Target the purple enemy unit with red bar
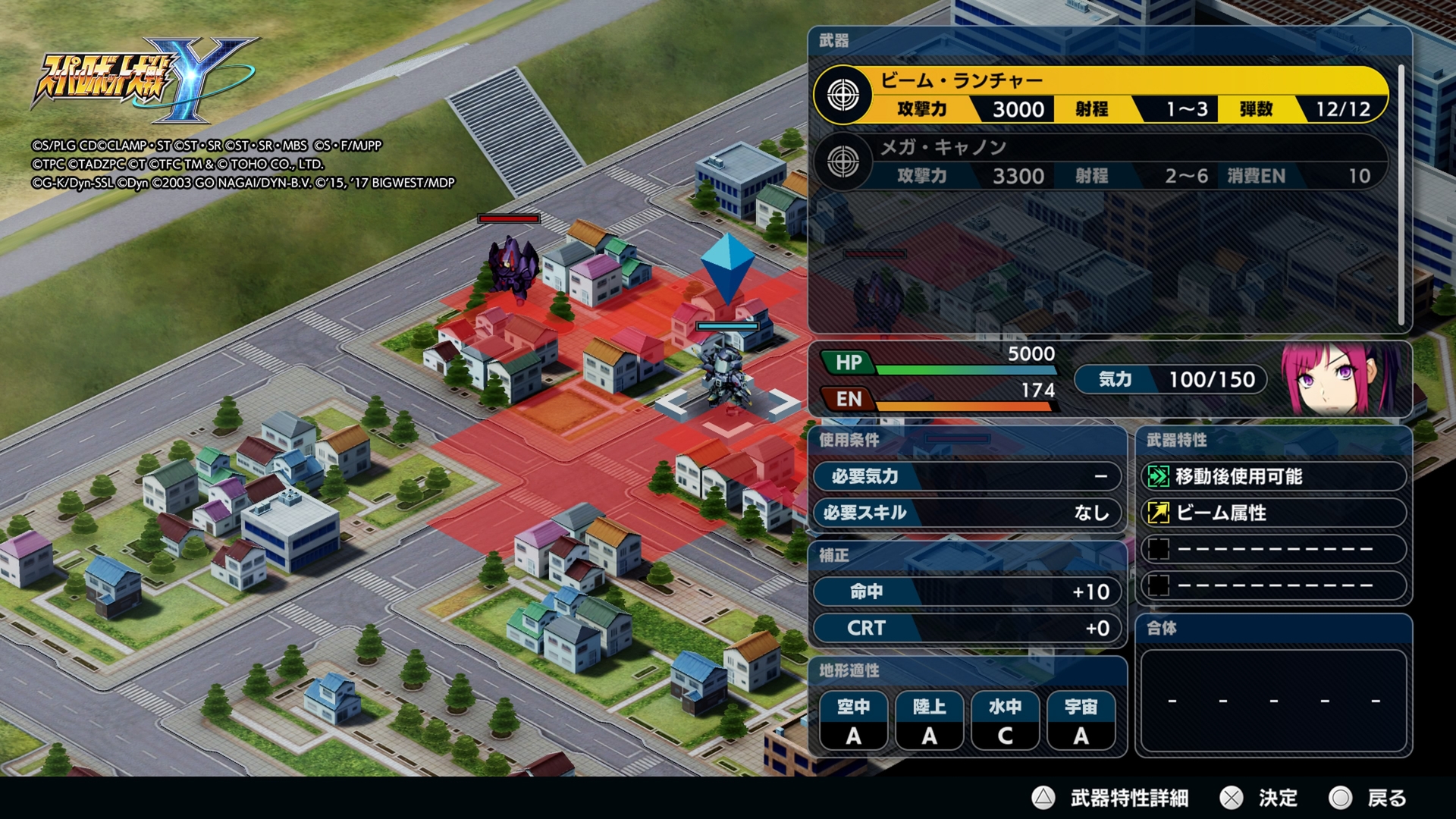Image resolution: width=1456 pixels, height=819 pixels. (x=513, y=265)
